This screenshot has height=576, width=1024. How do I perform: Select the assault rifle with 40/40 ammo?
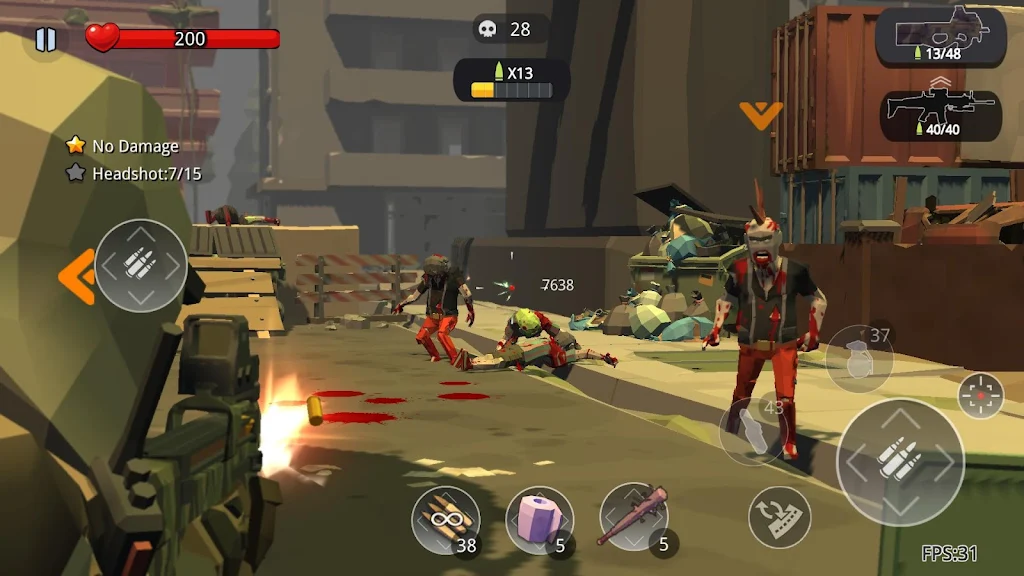coord(940,114)
